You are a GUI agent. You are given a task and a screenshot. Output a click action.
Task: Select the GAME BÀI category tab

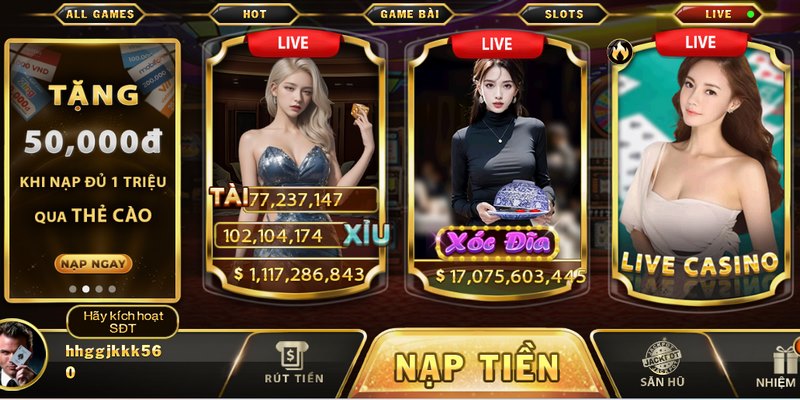(410, 14)
